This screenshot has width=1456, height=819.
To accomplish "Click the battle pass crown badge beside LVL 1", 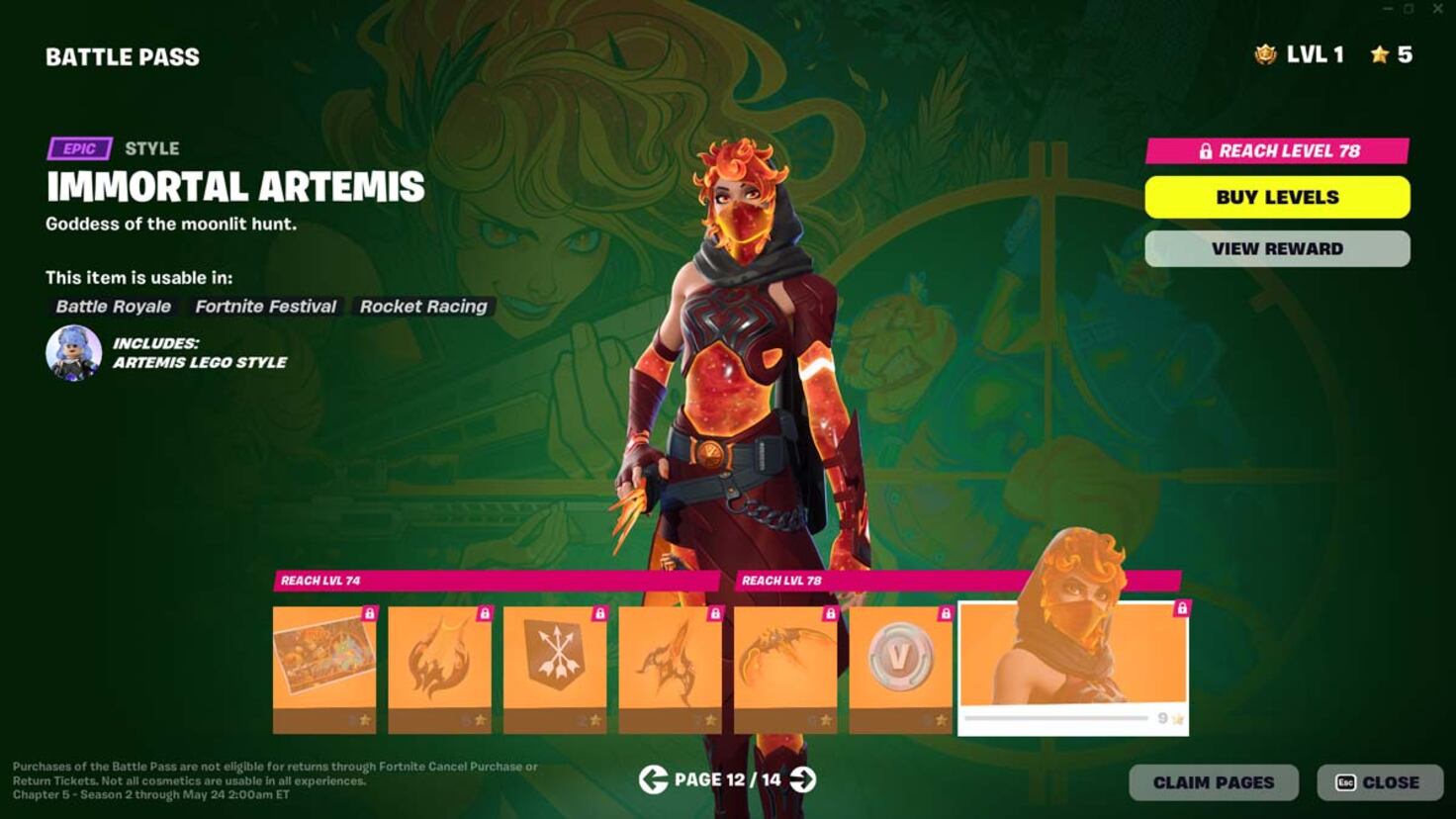I will click(1265, 55).
